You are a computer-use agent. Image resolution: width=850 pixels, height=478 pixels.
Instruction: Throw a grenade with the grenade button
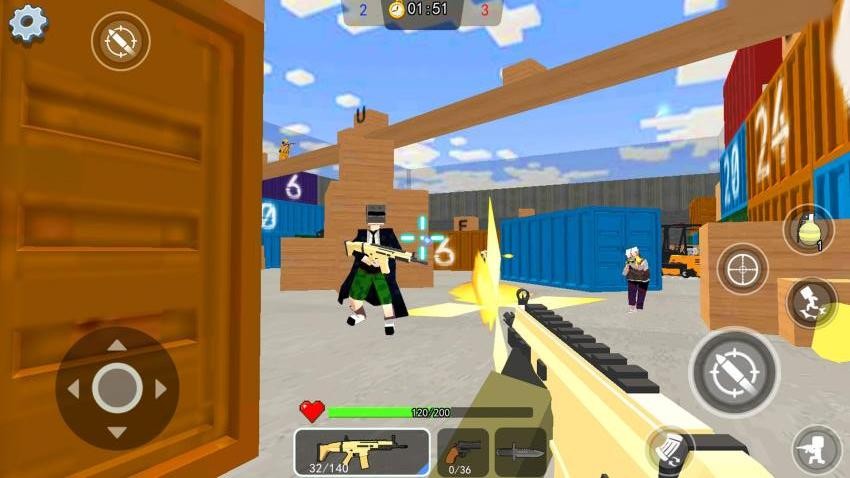click(808, 231)
